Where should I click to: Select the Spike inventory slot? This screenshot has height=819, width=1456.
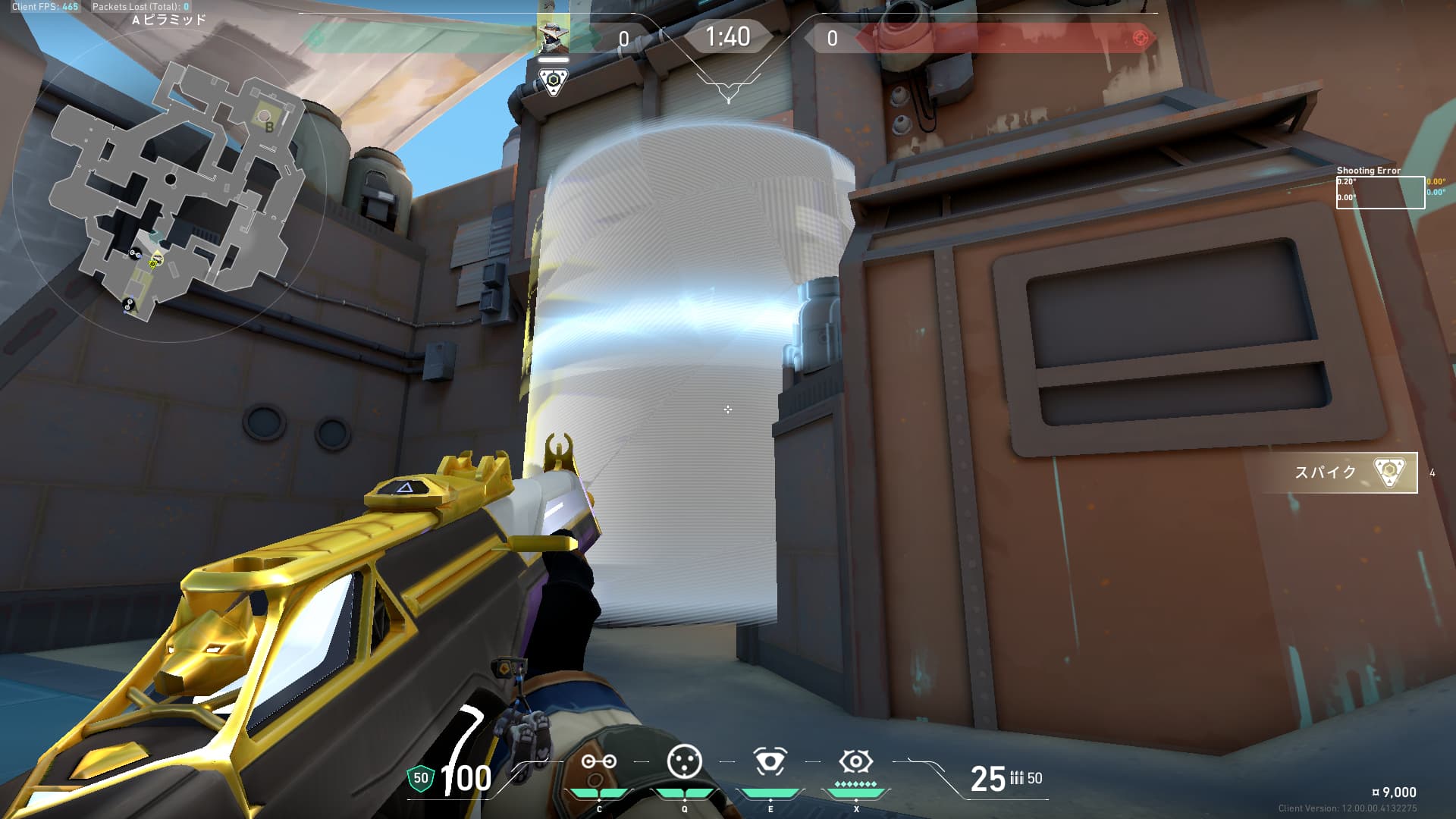click(x=1354, y=472)
